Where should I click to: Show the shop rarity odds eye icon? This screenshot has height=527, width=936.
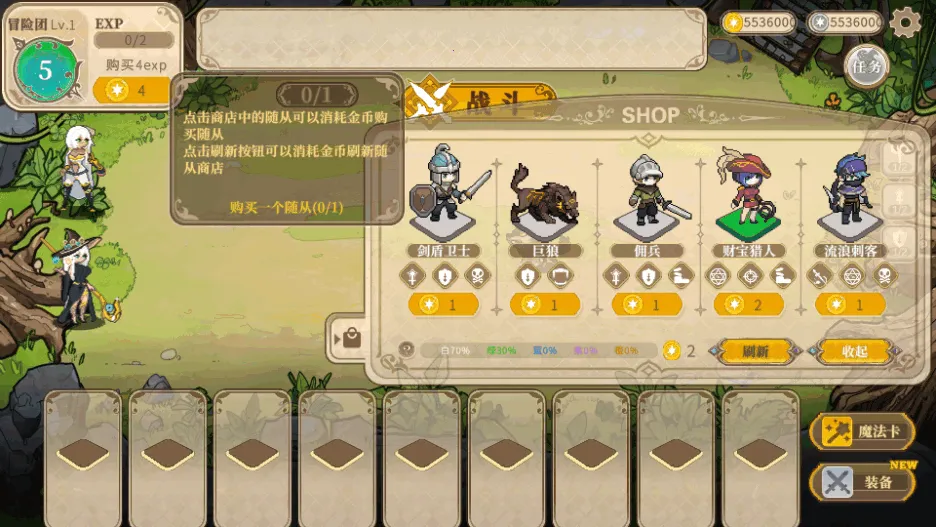(x=406, y=350)
